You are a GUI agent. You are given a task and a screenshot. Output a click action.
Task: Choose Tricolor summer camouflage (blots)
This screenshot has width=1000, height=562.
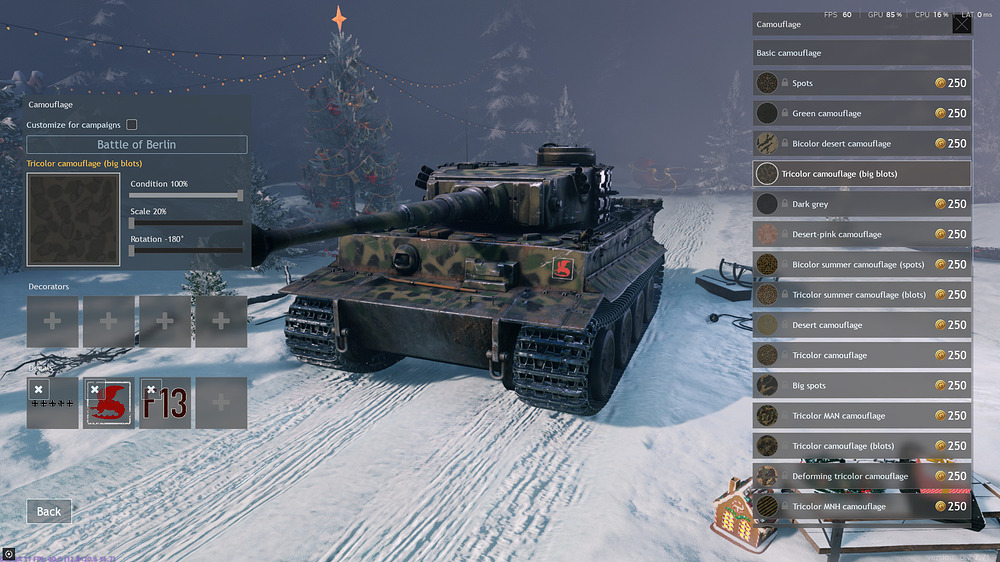coord(861,295)
